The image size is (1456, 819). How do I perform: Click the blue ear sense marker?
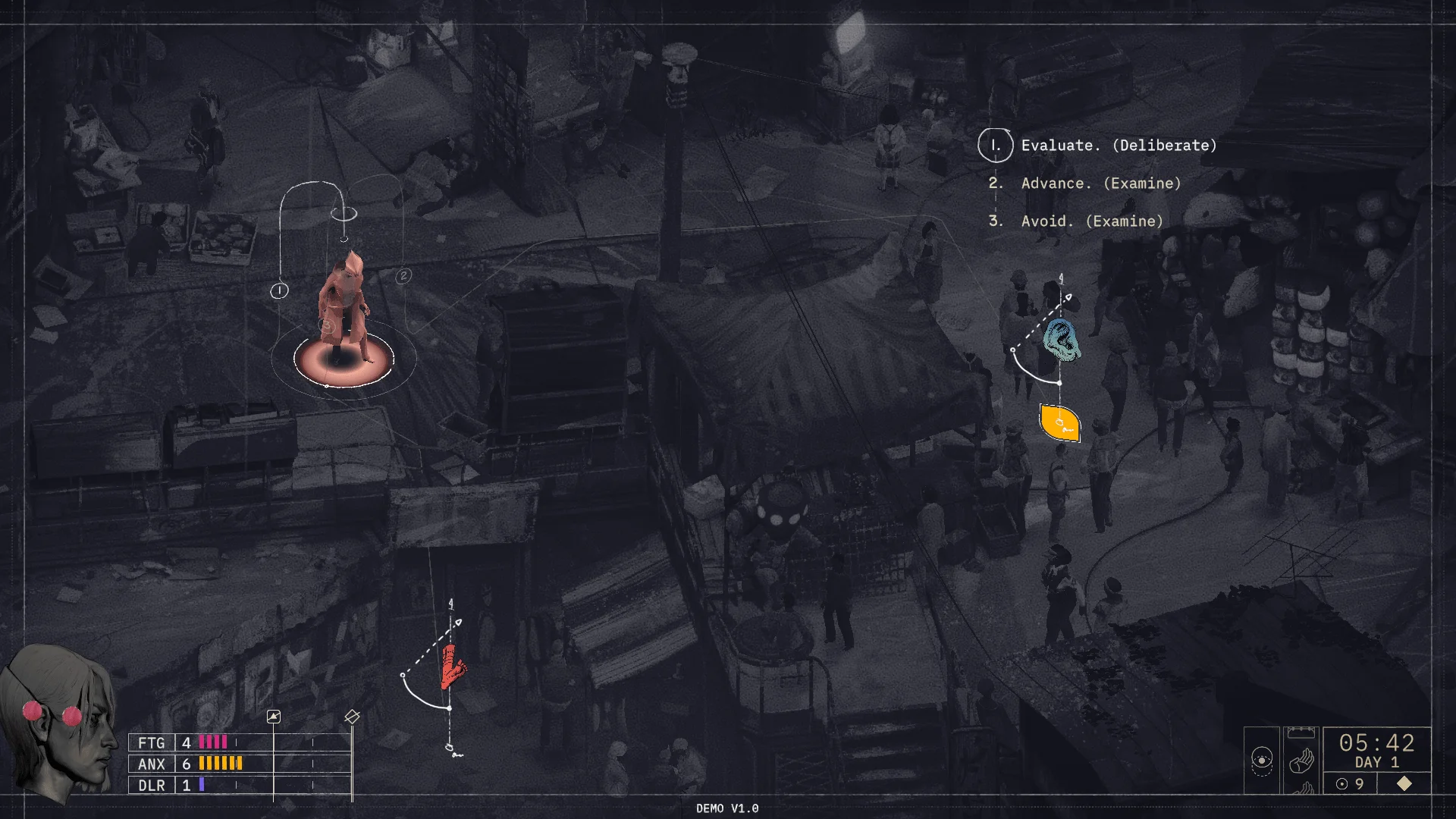point(1061,340)
